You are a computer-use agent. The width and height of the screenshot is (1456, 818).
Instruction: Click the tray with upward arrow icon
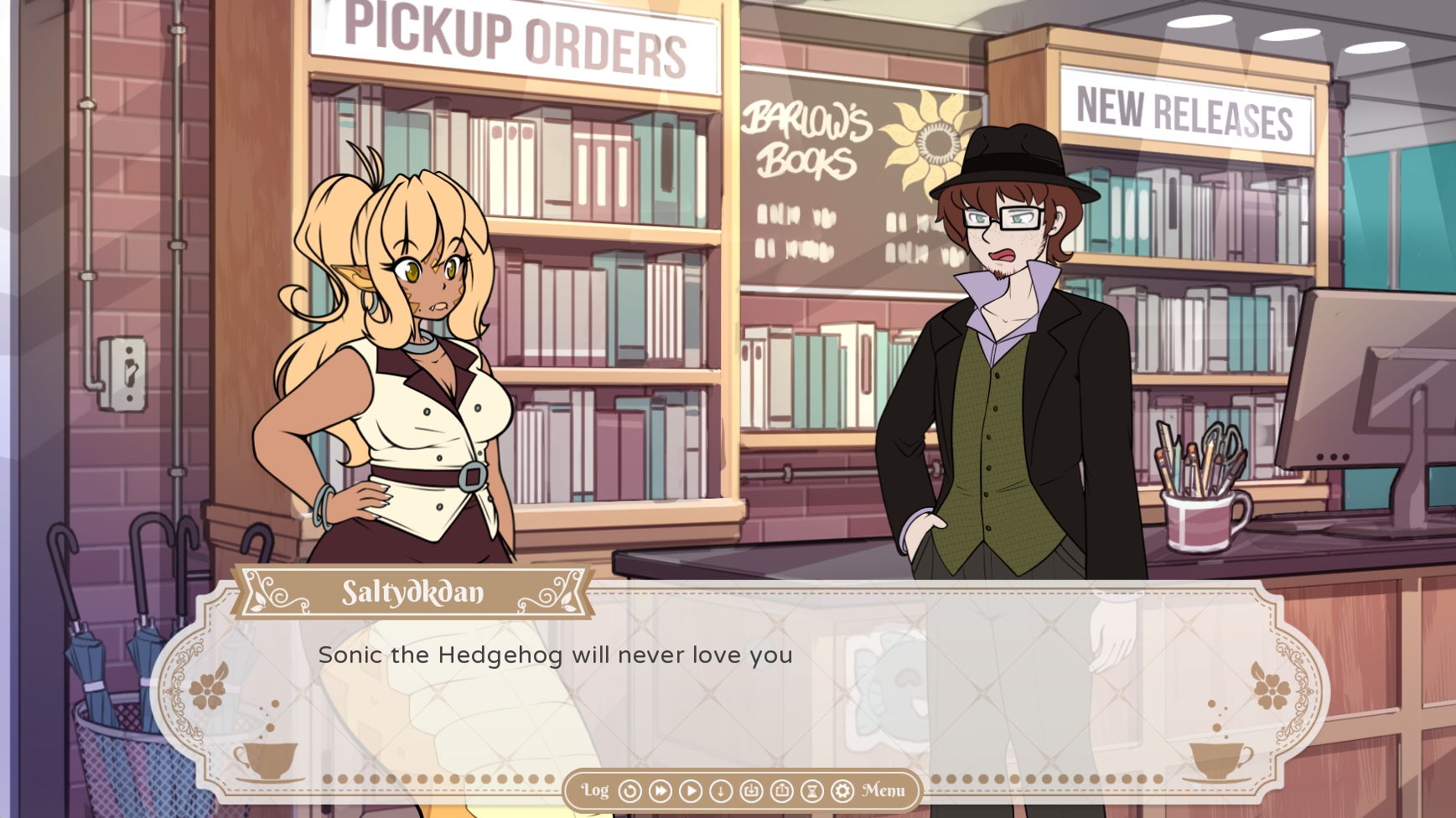coord(781,791)
